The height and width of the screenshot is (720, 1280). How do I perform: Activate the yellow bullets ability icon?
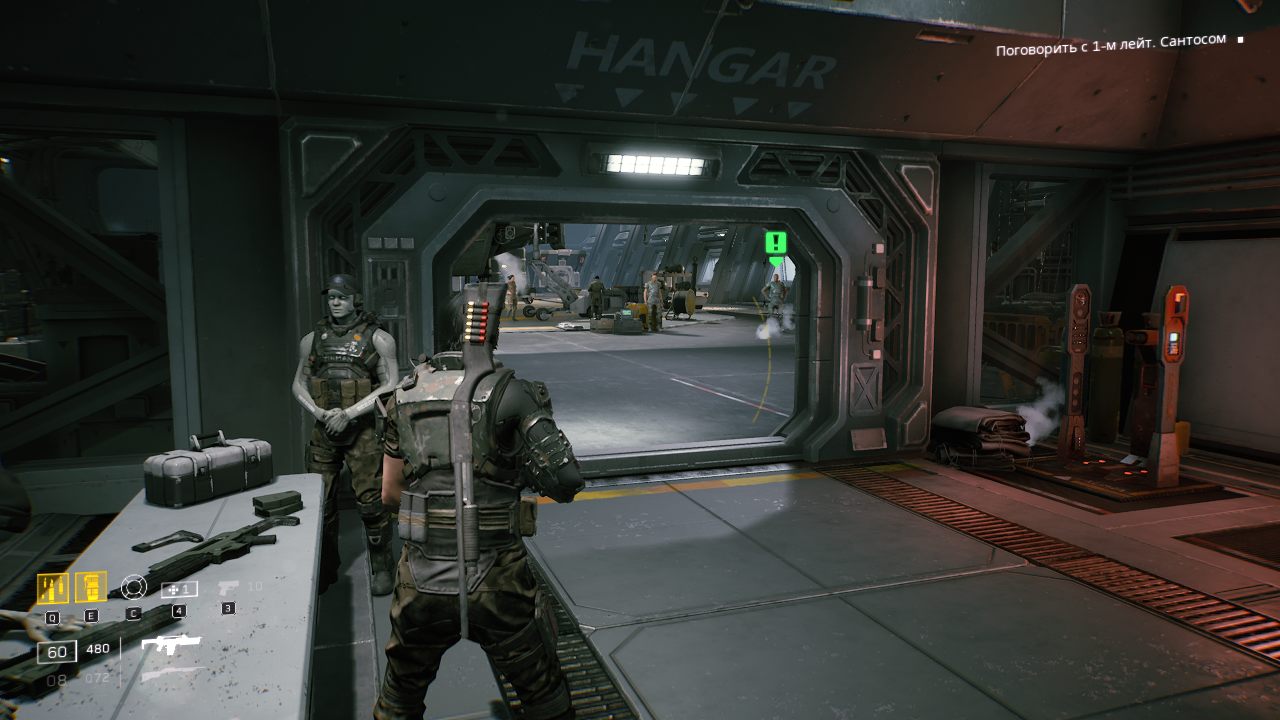(x=52, y=588)
